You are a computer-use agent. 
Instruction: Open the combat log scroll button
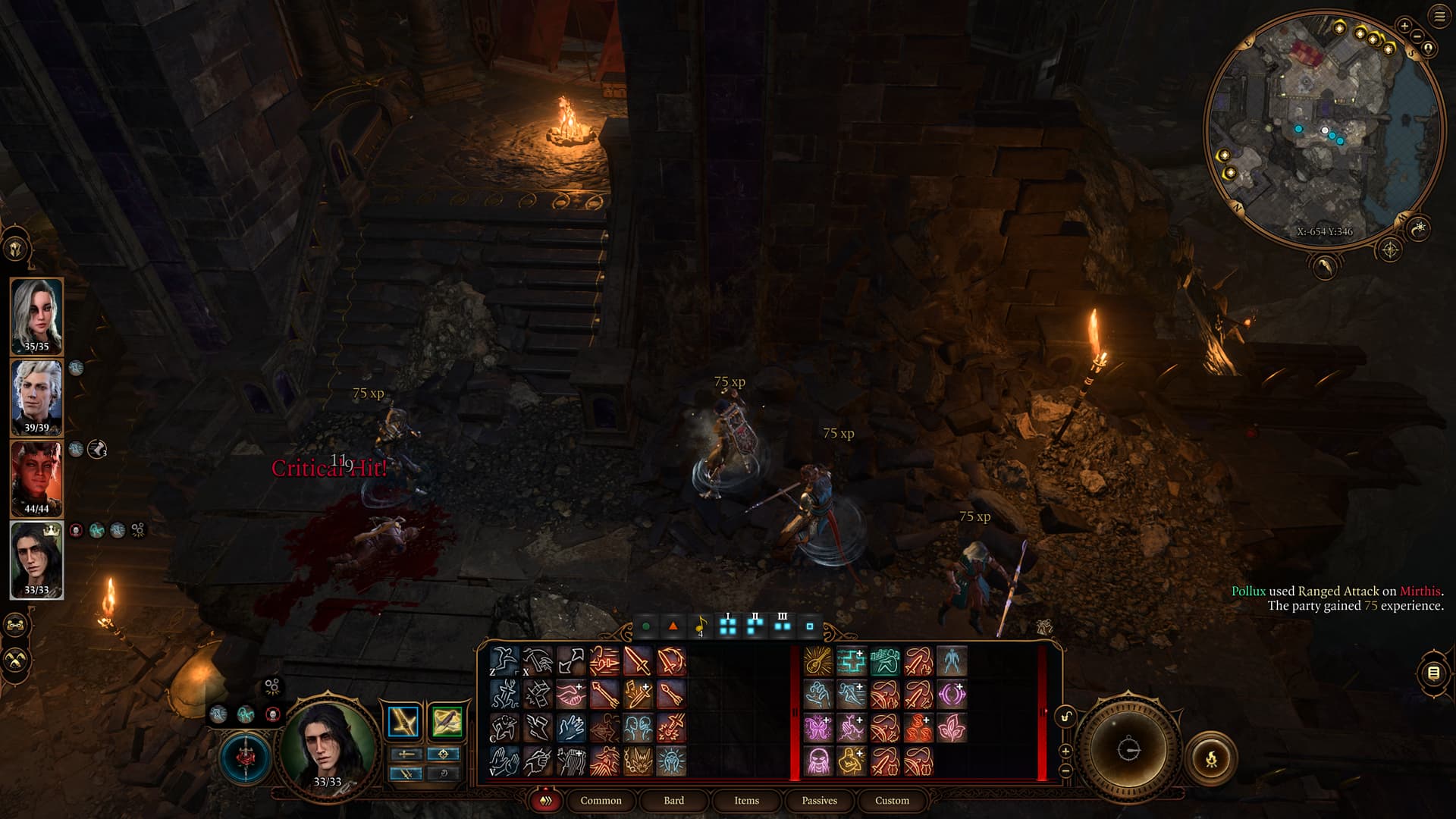1433,673
